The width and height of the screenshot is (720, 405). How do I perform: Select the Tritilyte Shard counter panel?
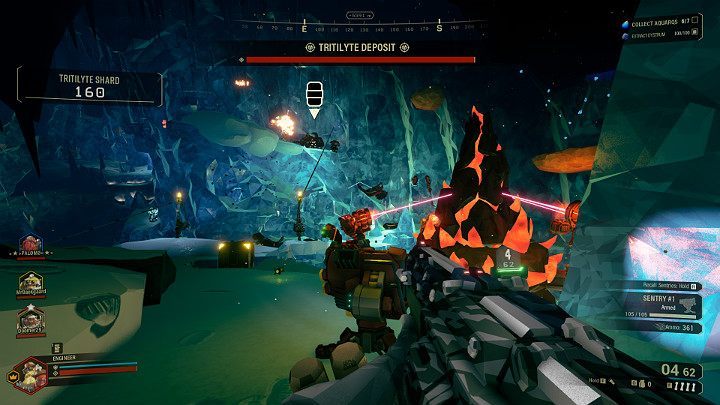coord(89,87)
